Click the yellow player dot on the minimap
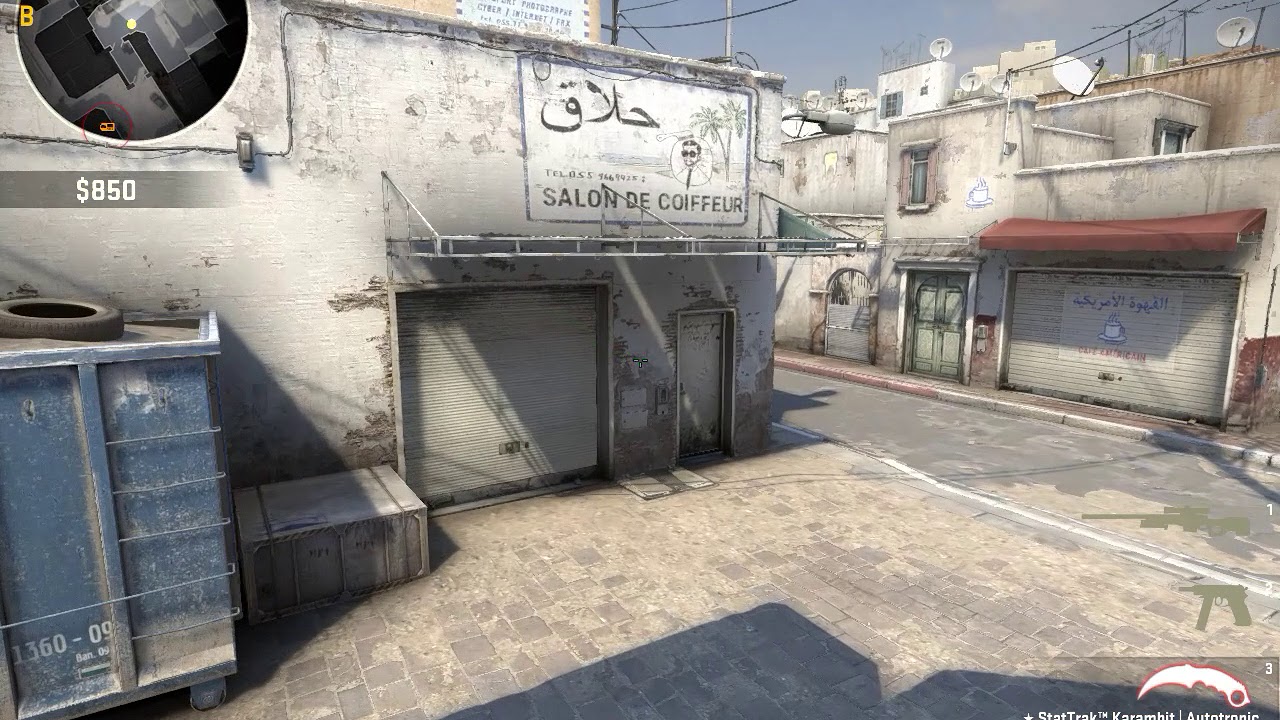Viewport: 1280px width, 720px height. 132,23
